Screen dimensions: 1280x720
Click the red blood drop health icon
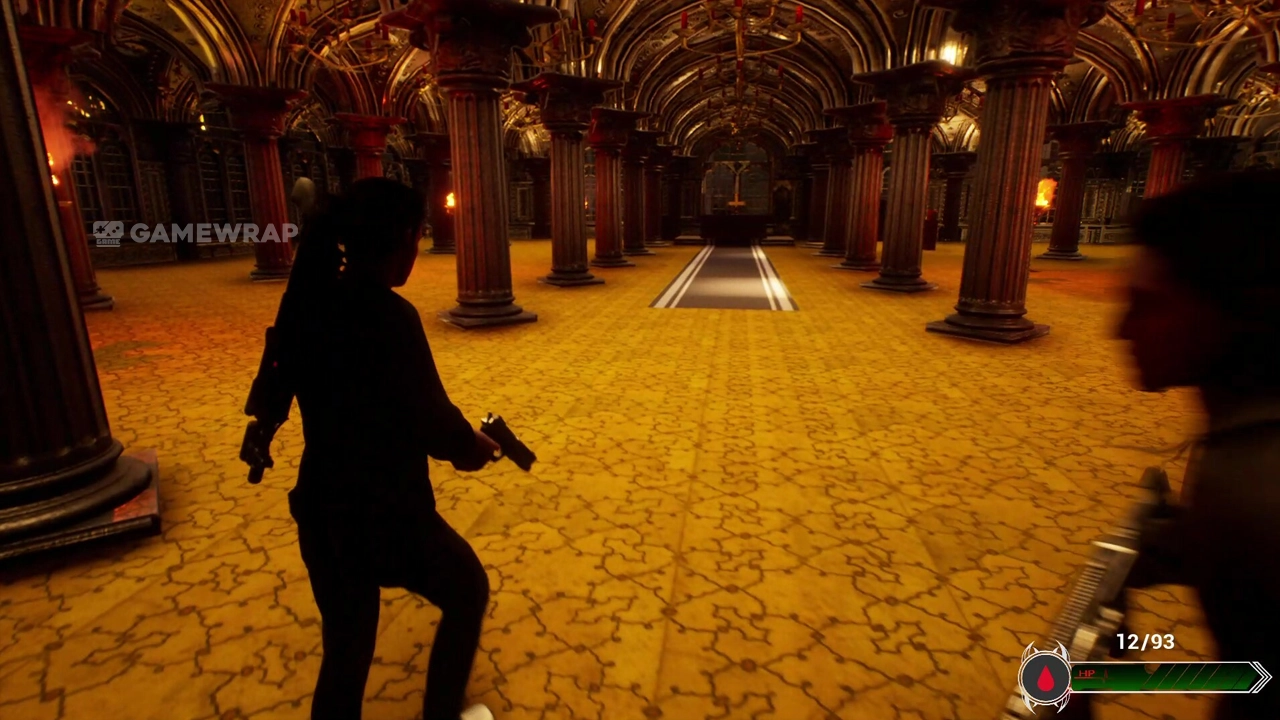click(1045, 679)
